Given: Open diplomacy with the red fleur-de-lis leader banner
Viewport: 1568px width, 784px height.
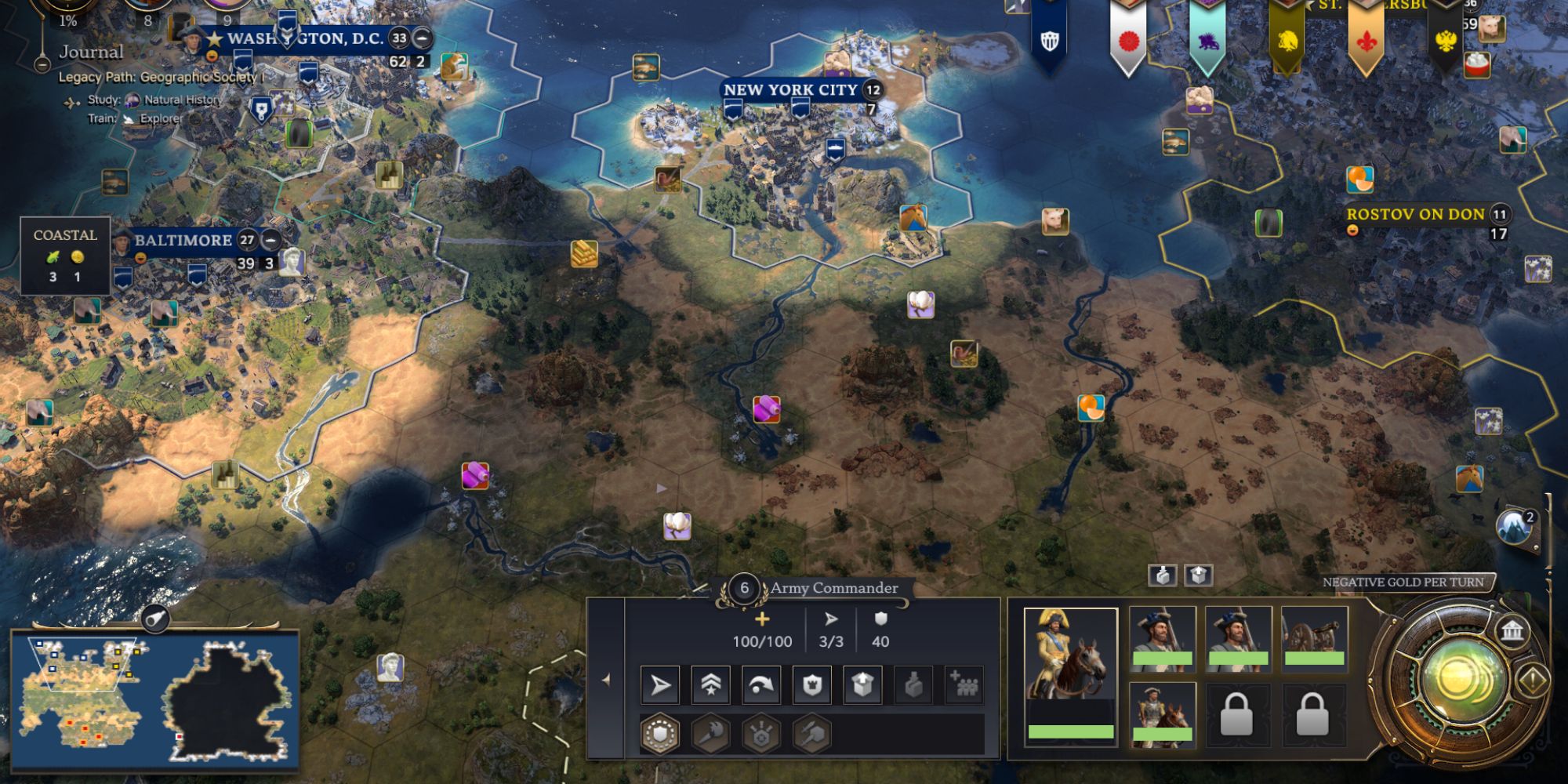Looking at the screenshot, I should [x=1366, y=41].
